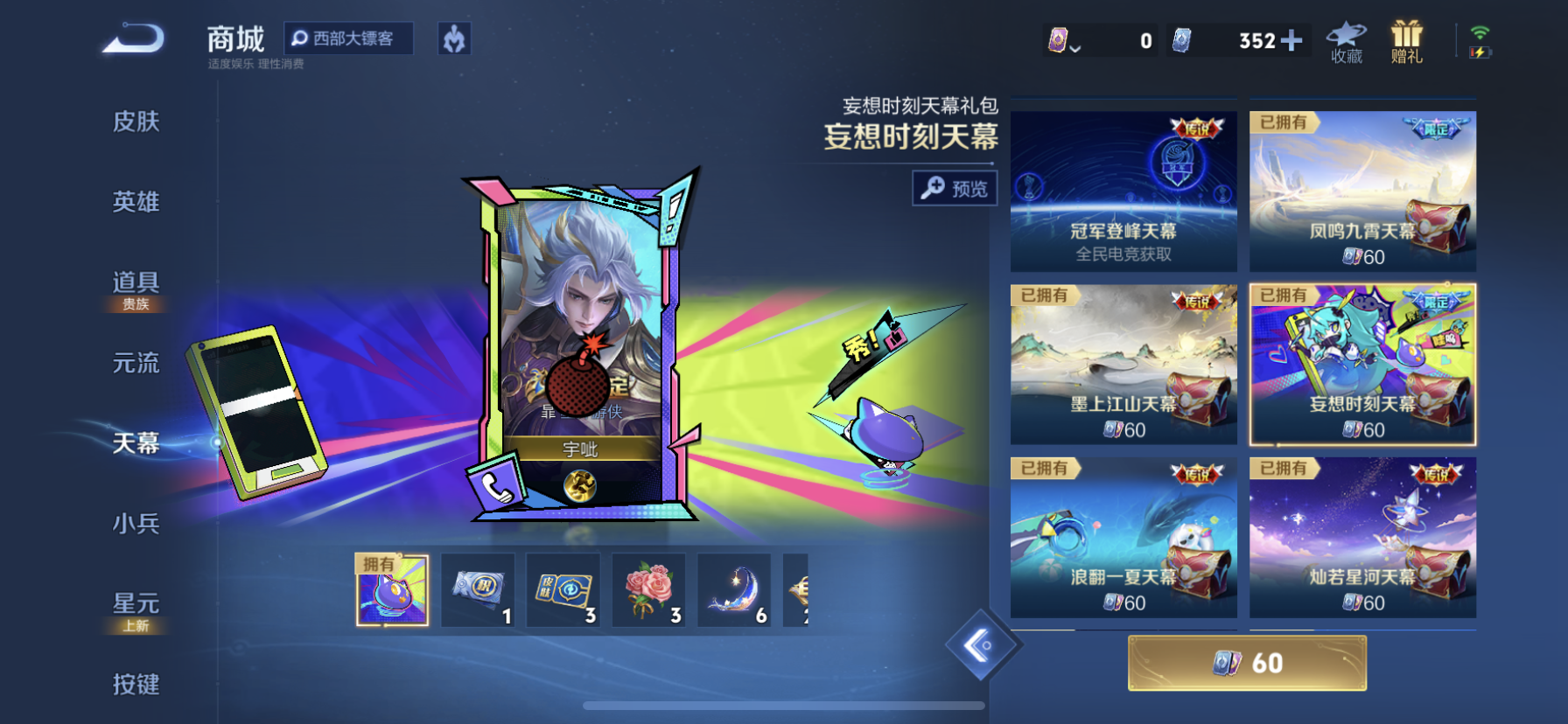Open the 赠礼 gift icon
The height and width of the screenshot is (724, 1568).
pos(1406,42)
